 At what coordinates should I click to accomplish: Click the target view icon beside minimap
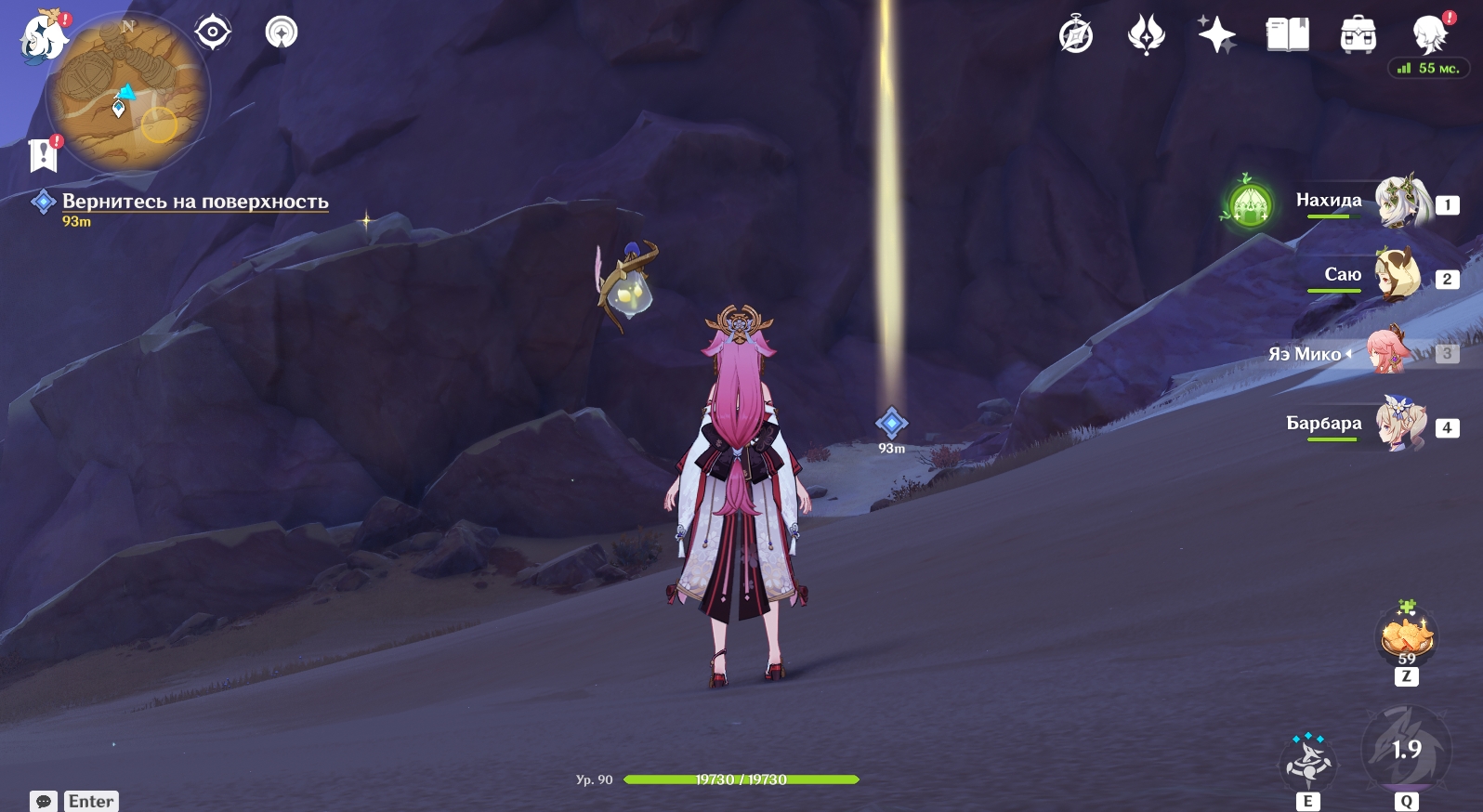click(x=212, y=33)
